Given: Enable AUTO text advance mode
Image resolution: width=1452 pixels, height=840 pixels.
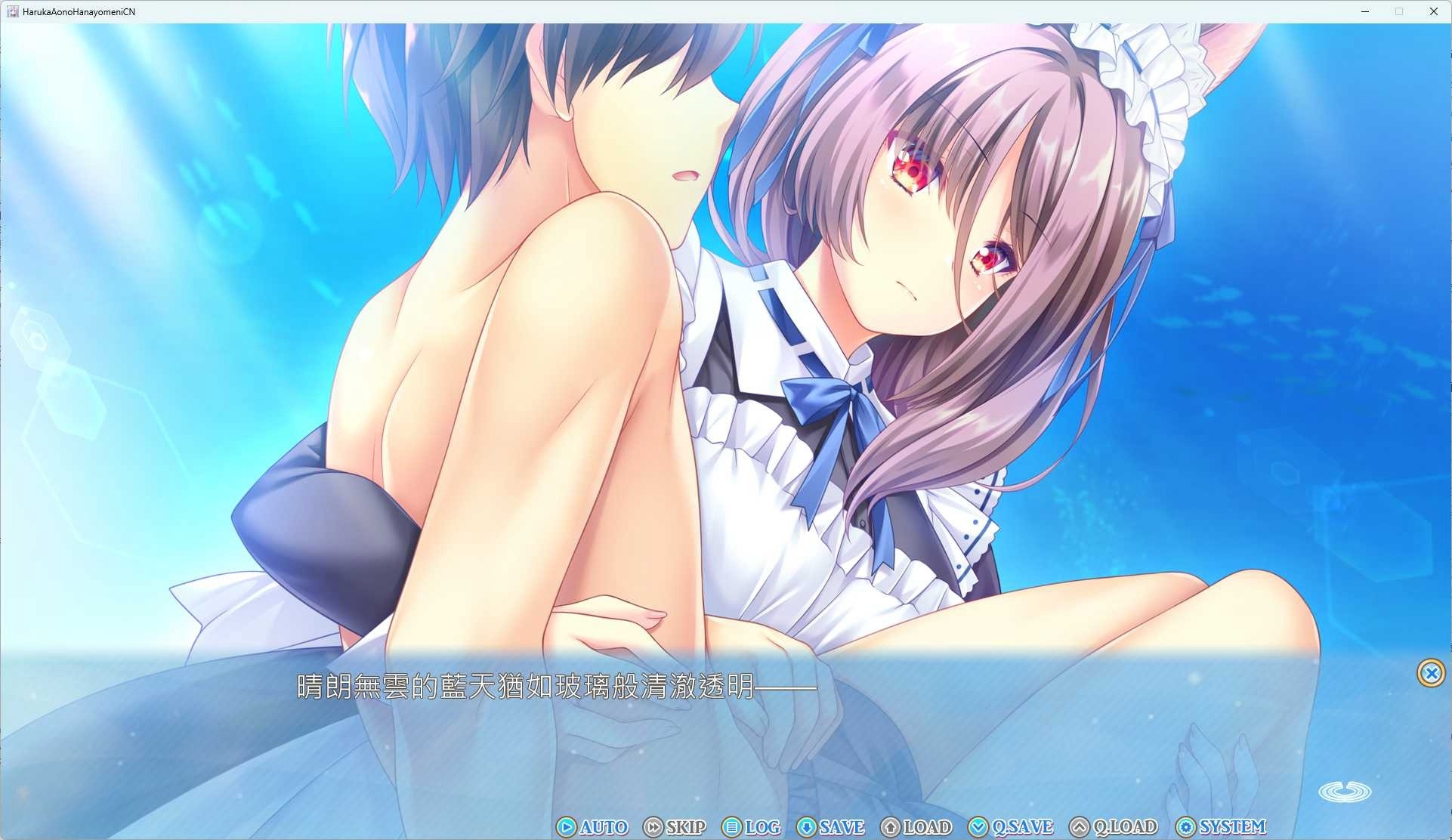Looking at the screenshot, I should pyautogui.click(x=593, y=827).
